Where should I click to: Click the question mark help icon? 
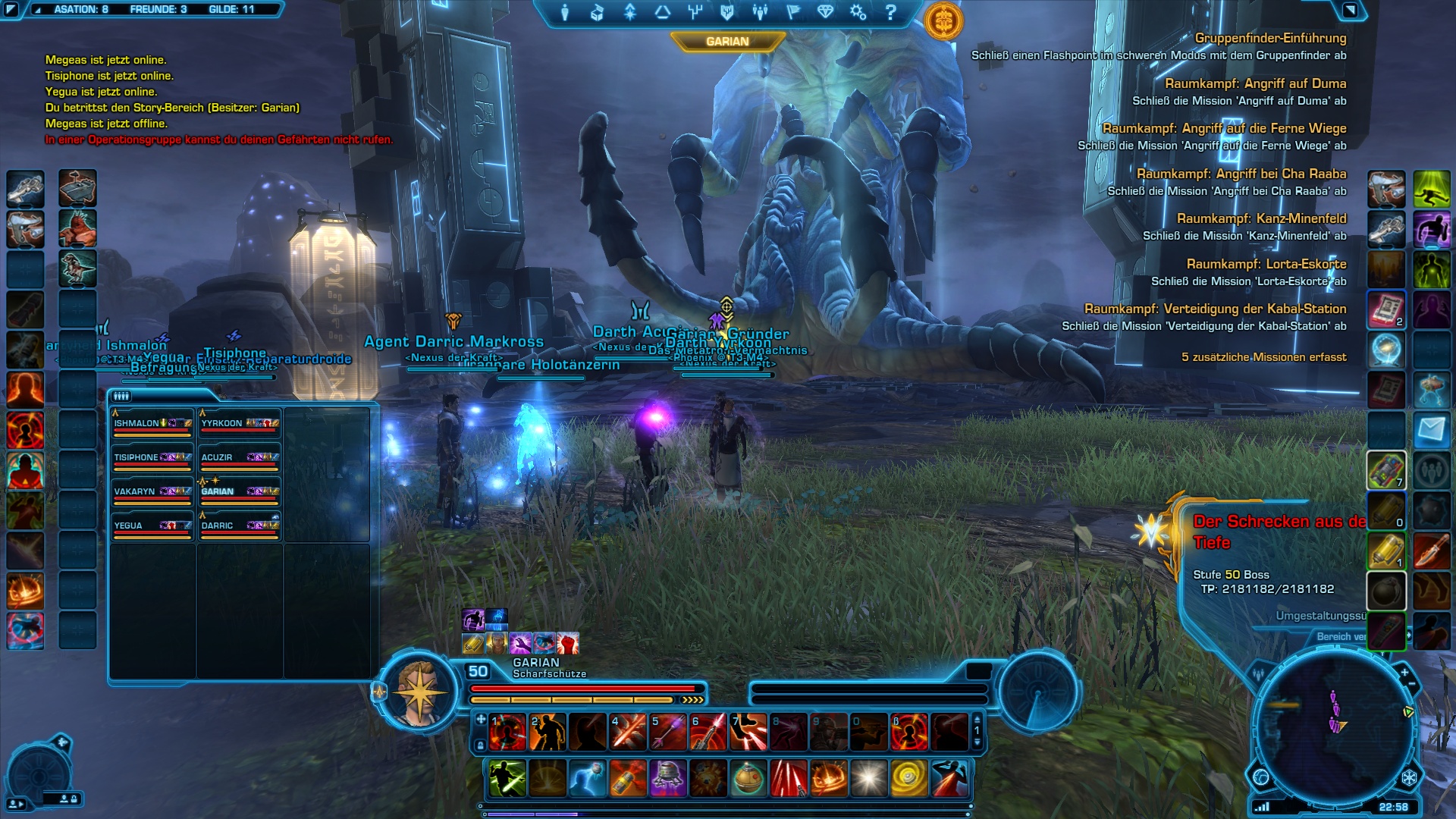coord(891,12)
